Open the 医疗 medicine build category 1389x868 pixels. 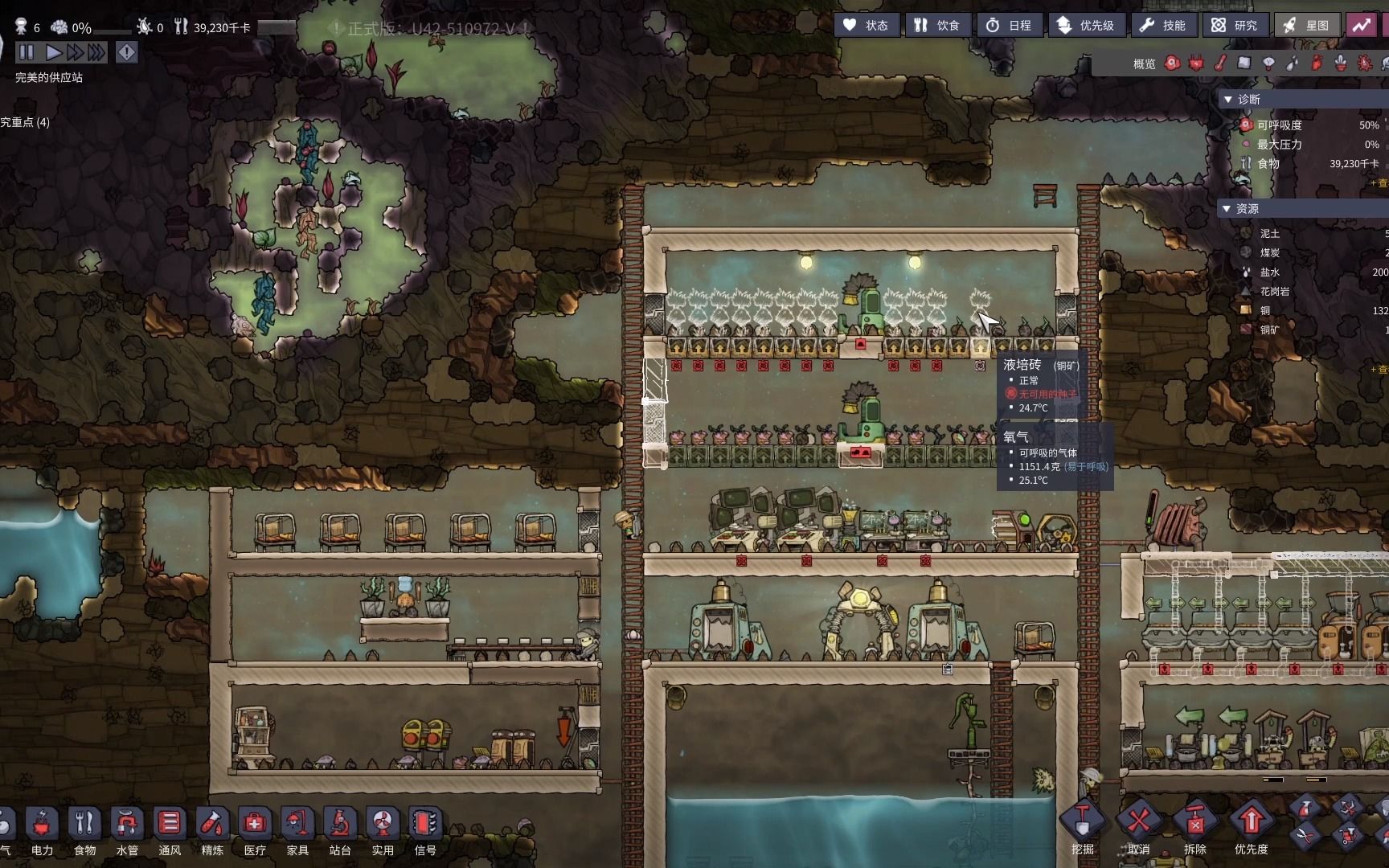(255, 832)
